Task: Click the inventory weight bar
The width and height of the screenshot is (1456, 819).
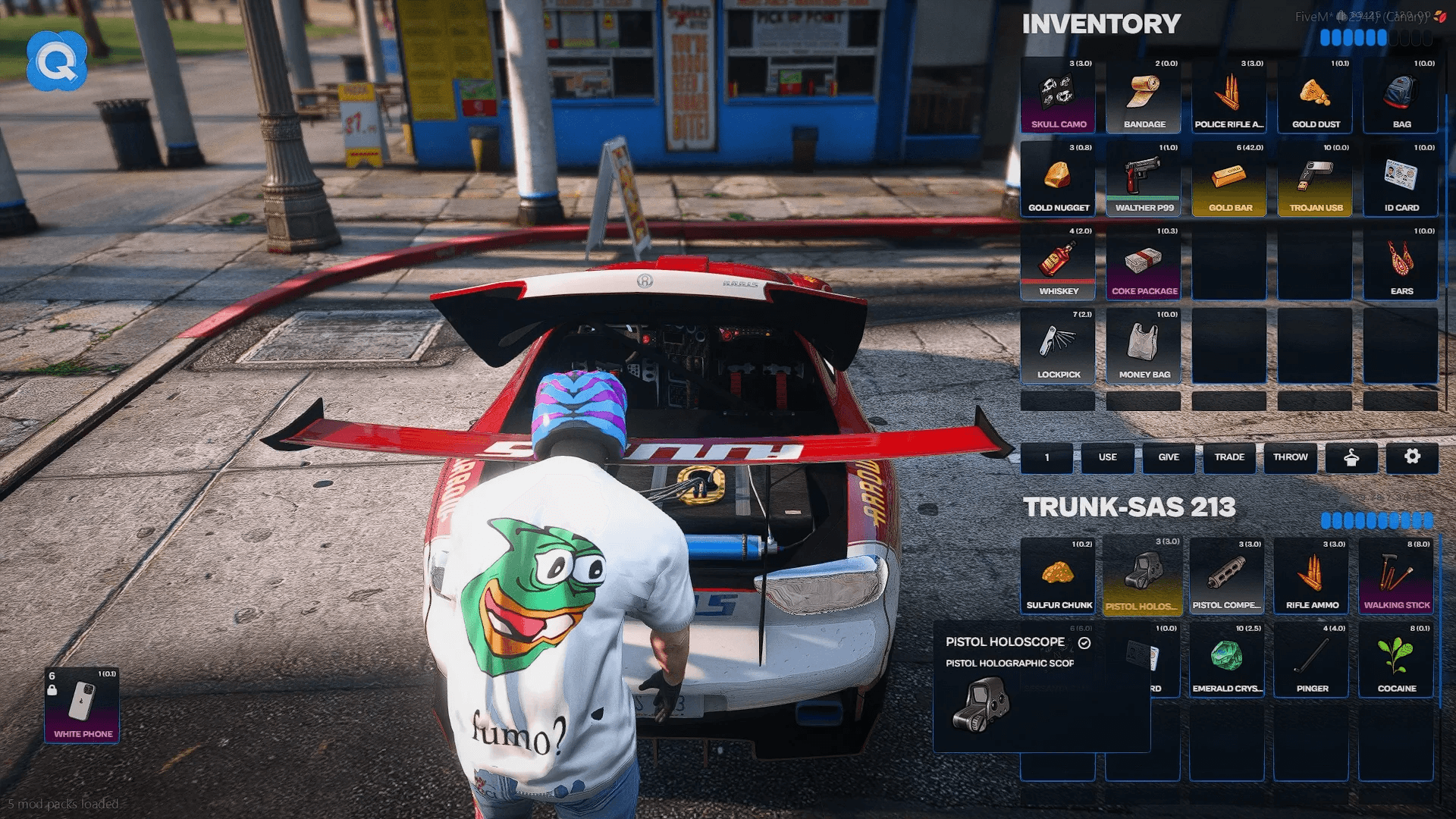Action: (x=1377, y=39)
